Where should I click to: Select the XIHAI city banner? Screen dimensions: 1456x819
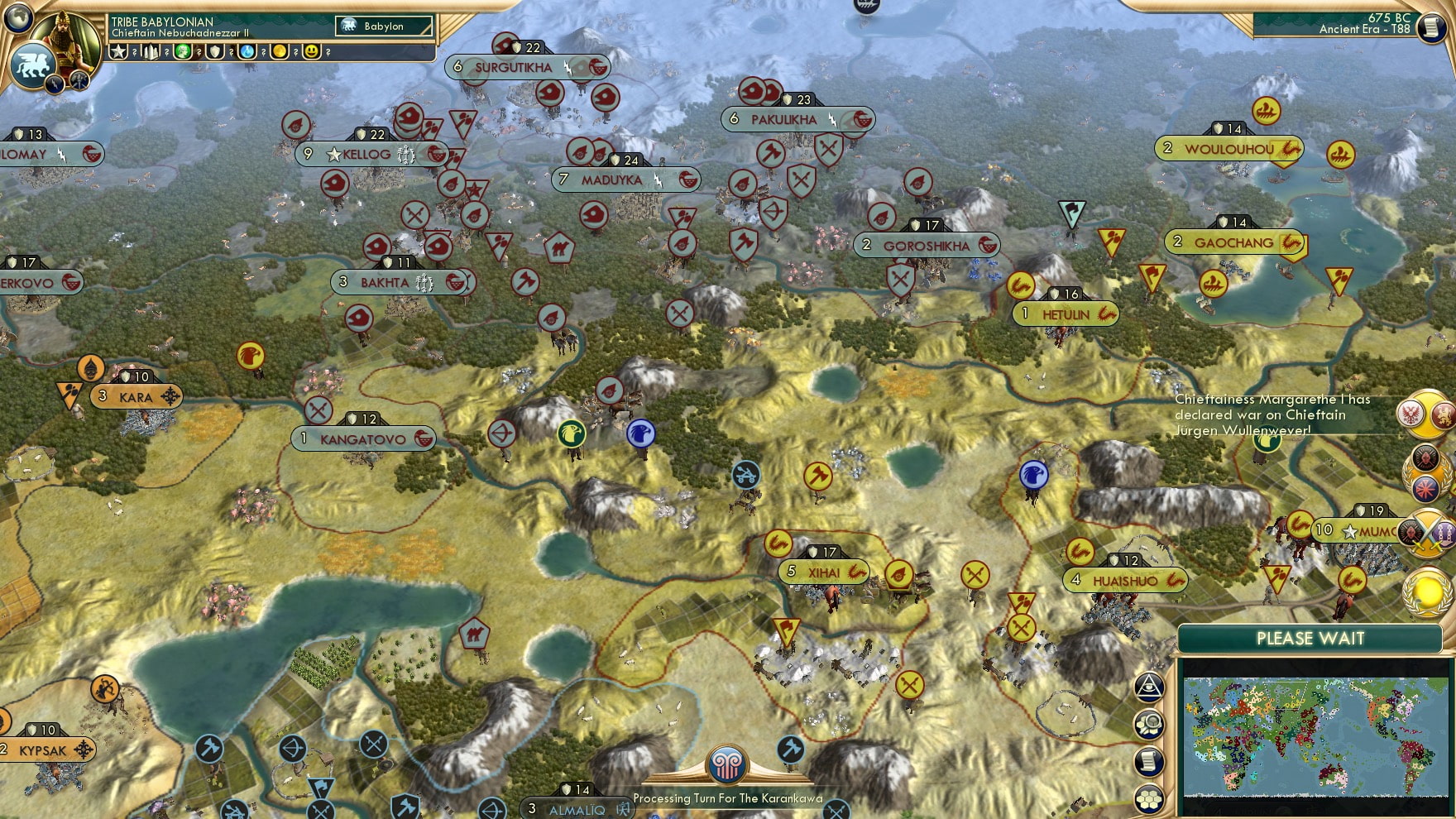[822, 572]
